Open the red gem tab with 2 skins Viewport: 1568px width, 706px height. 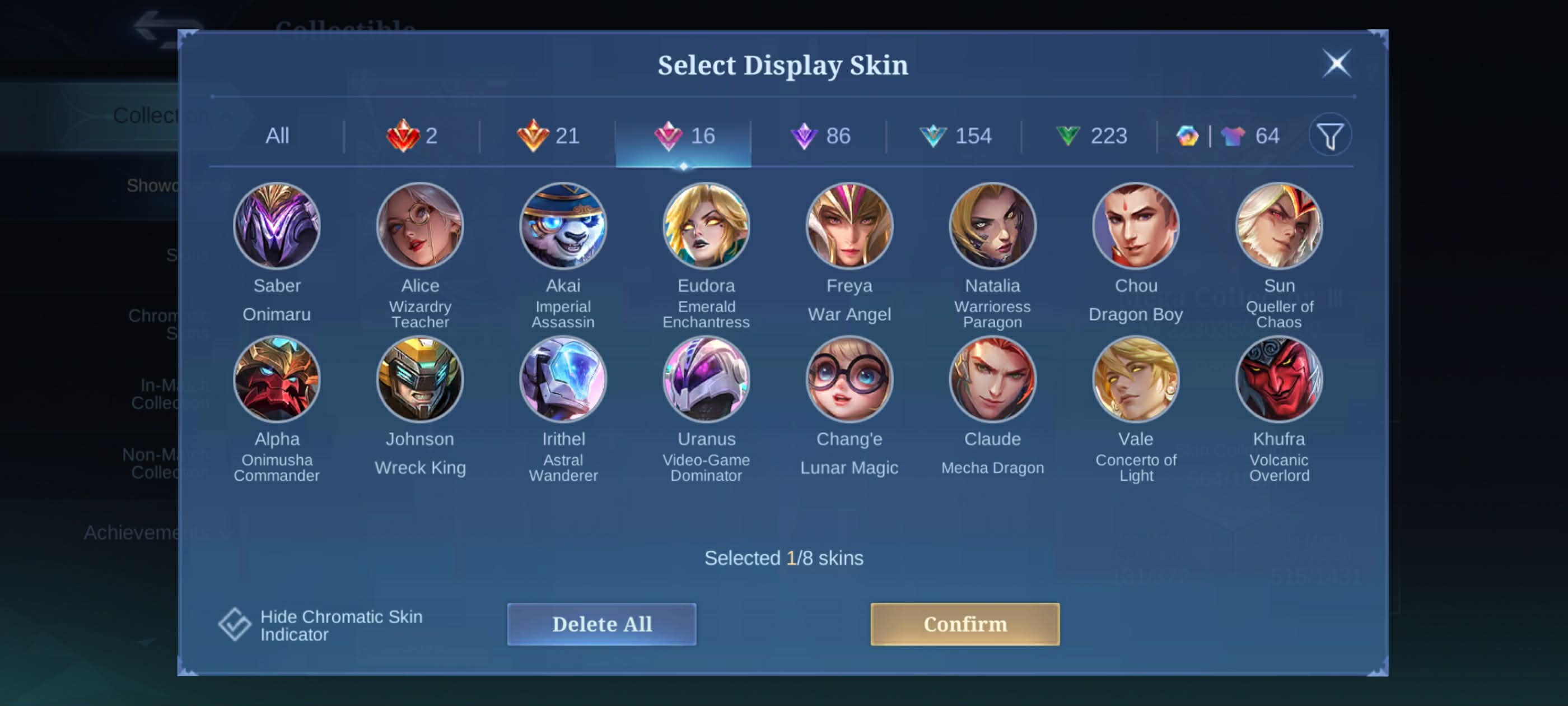412,136
